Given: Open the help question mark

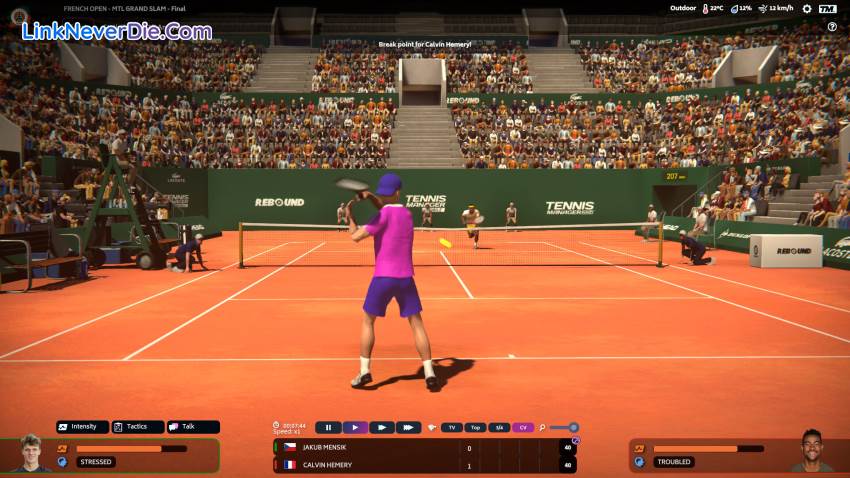Looking at the screenshot, I should pos(832,27).
